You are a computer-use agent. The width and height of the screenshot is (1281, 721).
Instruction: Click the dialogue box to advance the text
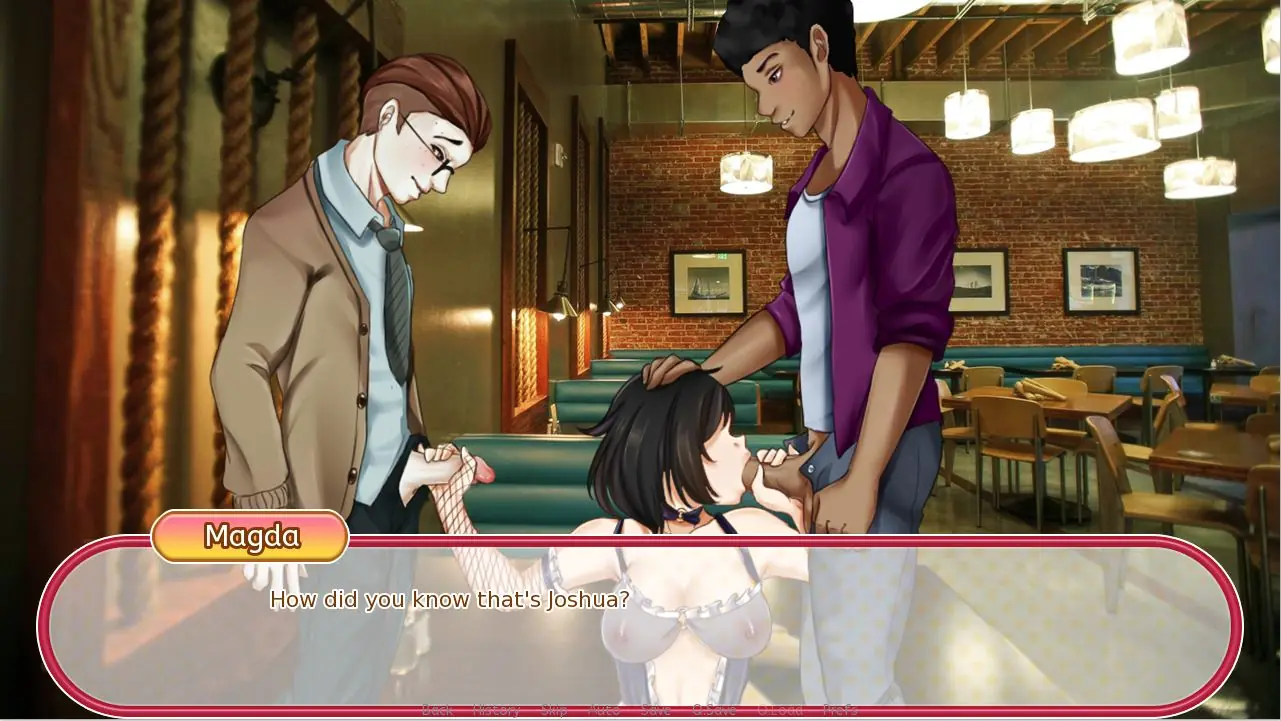(640, 620)
